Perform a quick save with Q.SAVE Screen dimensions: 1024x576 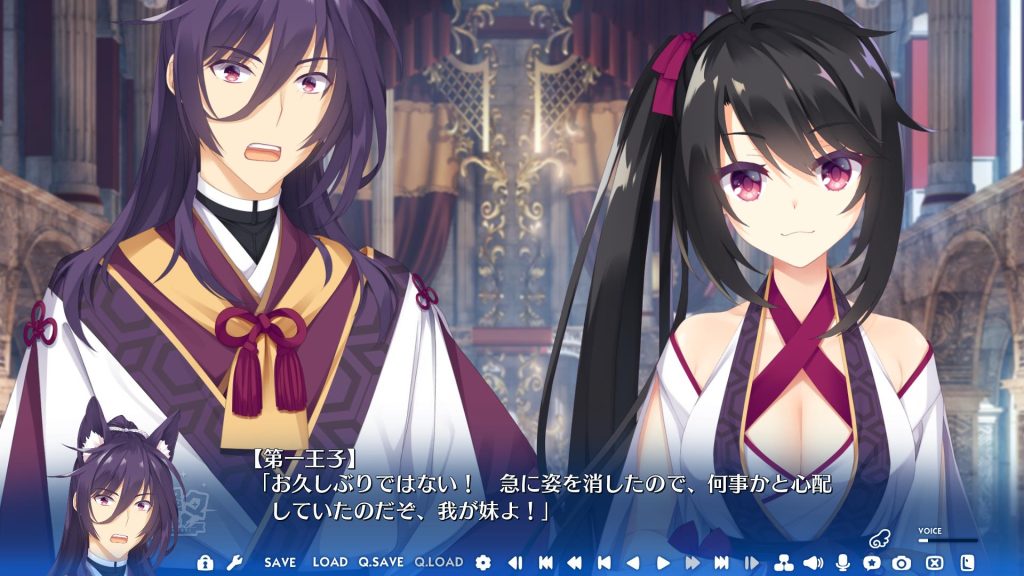pos(380,563)
